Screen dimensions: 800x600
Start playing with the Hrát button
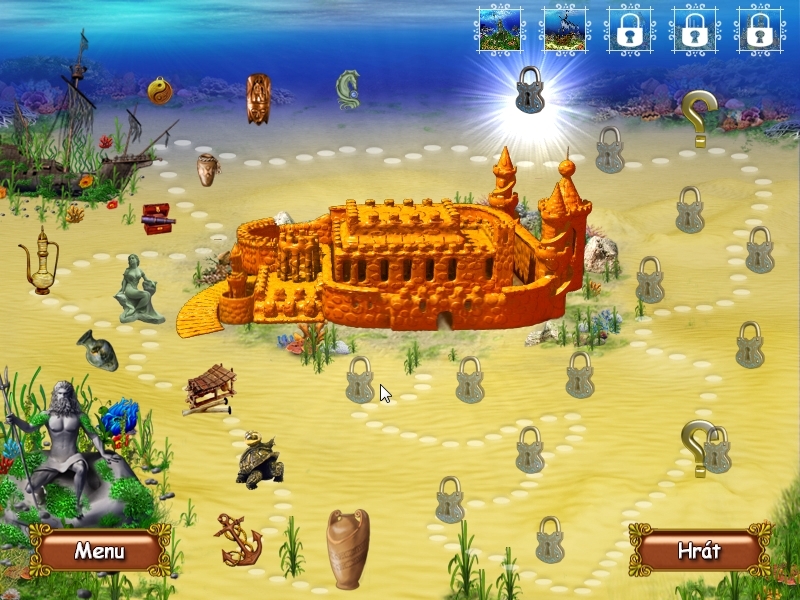pyautogui.click(x=699, y=550)
